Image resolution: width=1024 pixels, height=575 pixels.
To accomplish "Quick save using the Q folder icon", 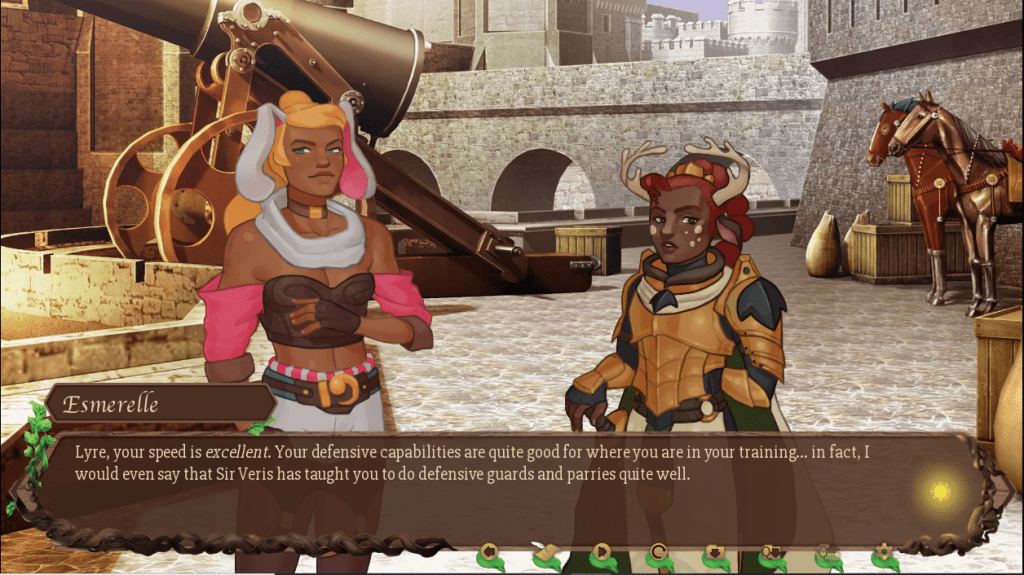I will [770, 551].
